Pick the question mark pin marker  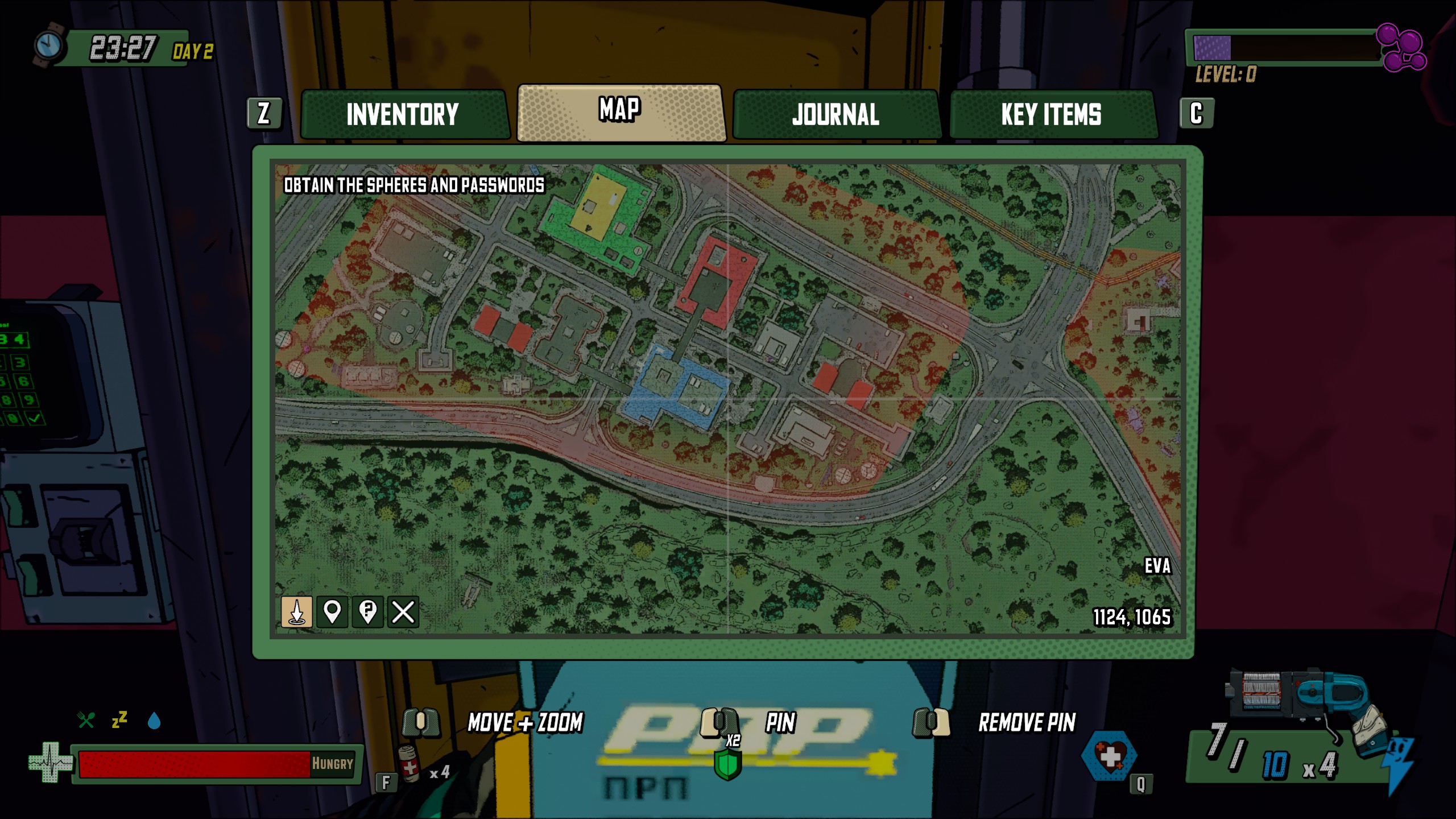(x=367, y=612)
